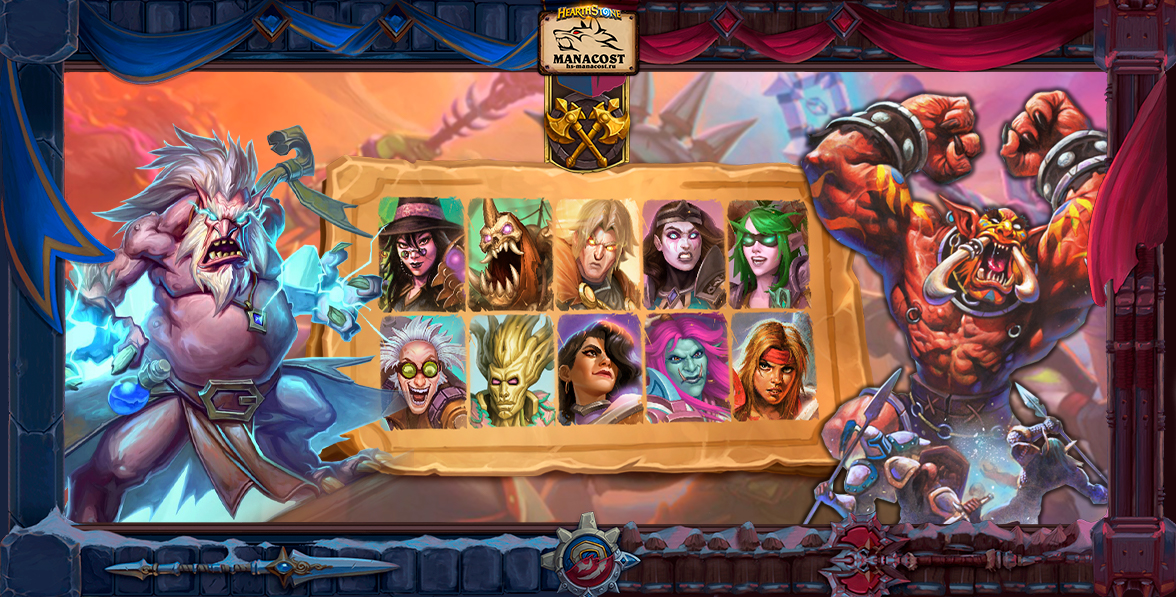Pick the blond man with glowing eyes
Screen dimensions: 1176x597
coord(597,254)
